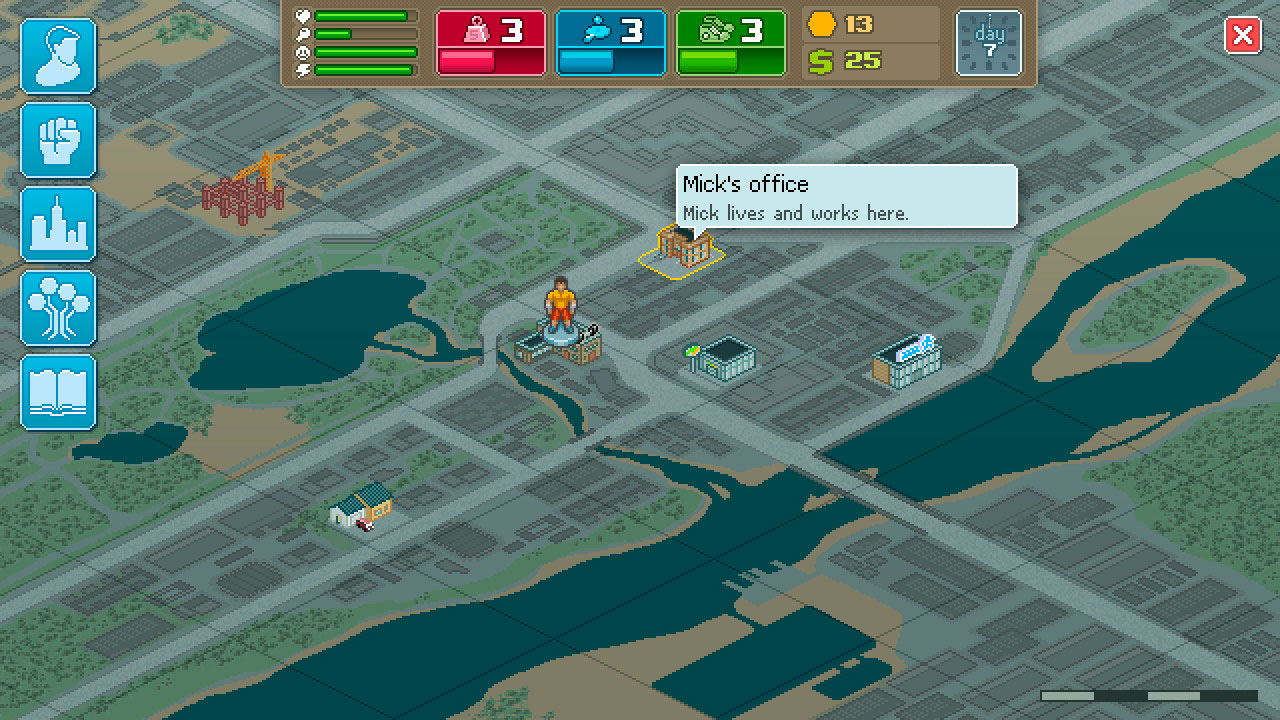Close the city map with the red X
This screenshot has width=1280, height=720.
point(1243,37)
